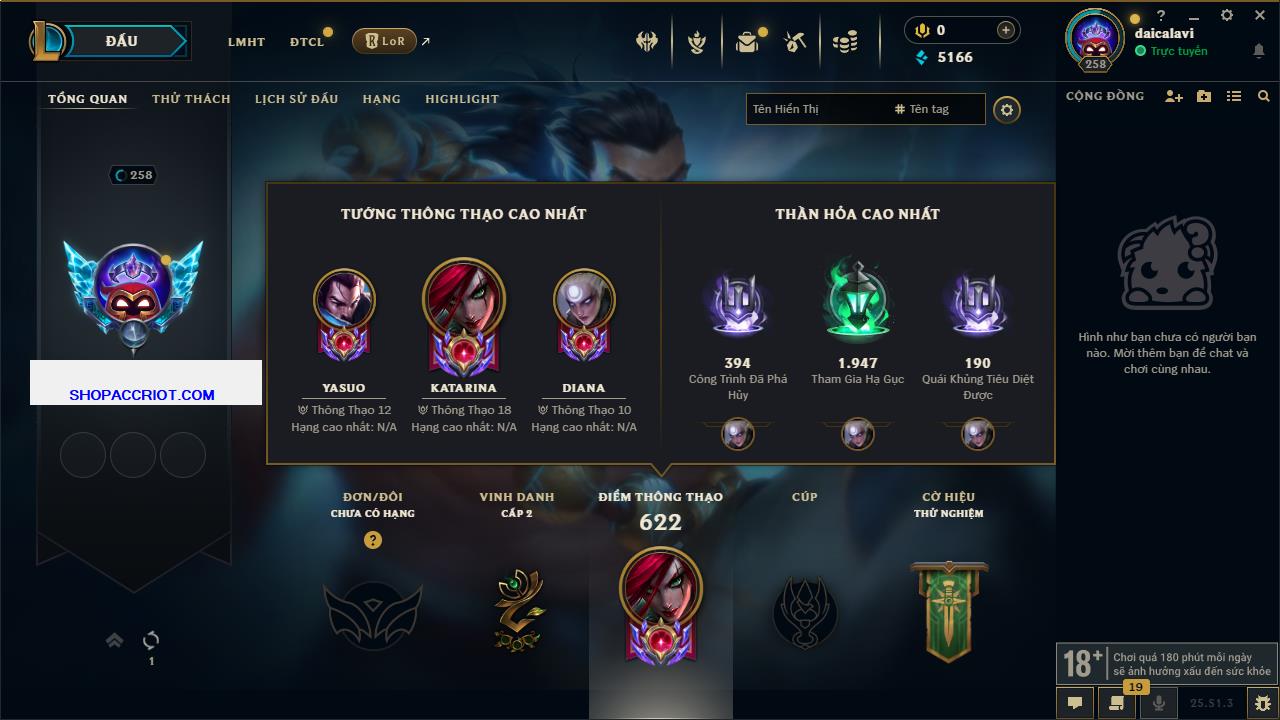The image size is (1280, 720).
Task: Switch to the THỬ THÁCH tab
Action: point(191,99)
